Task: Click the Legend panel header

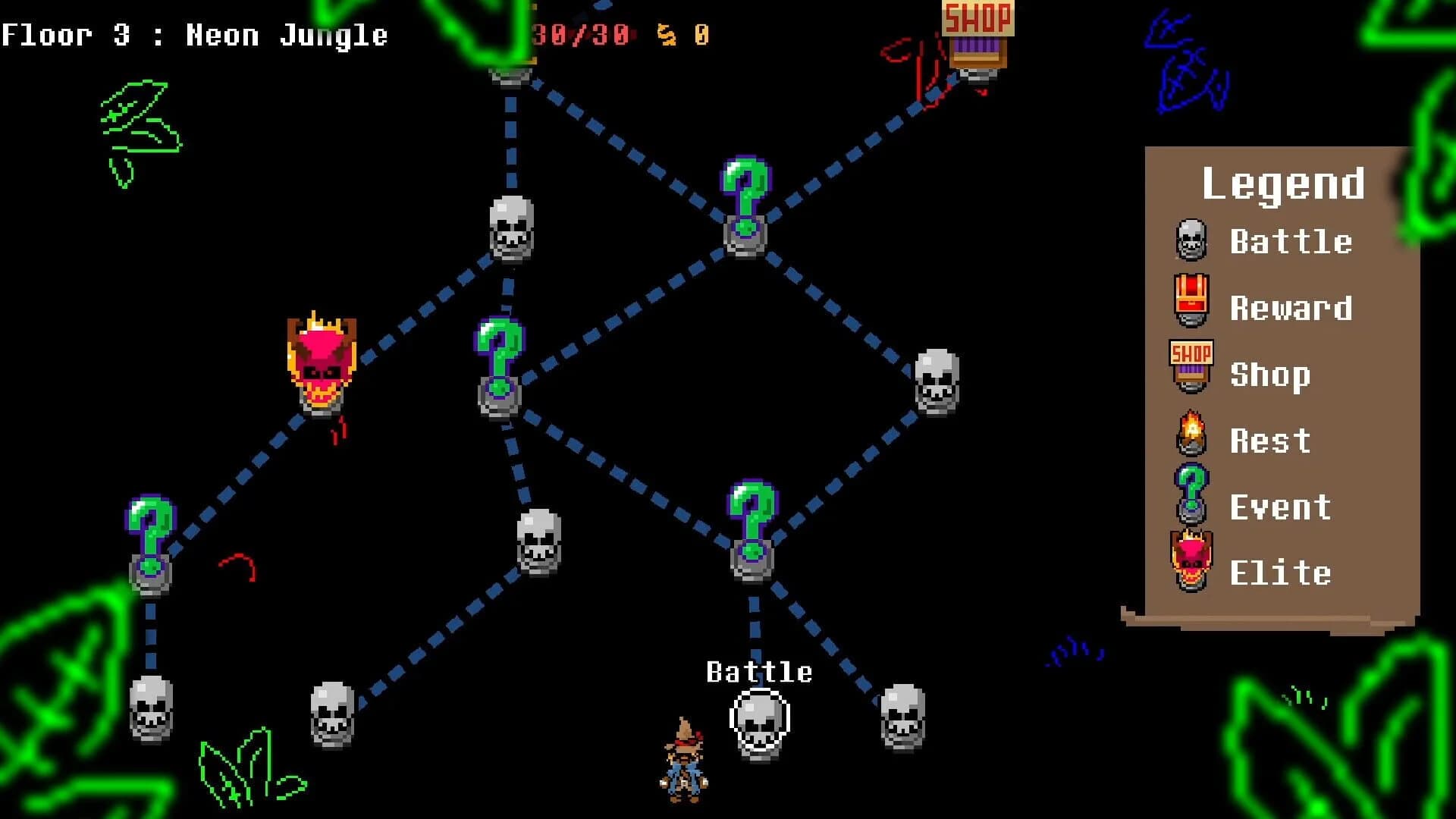Action: (x=1284, y=182)
